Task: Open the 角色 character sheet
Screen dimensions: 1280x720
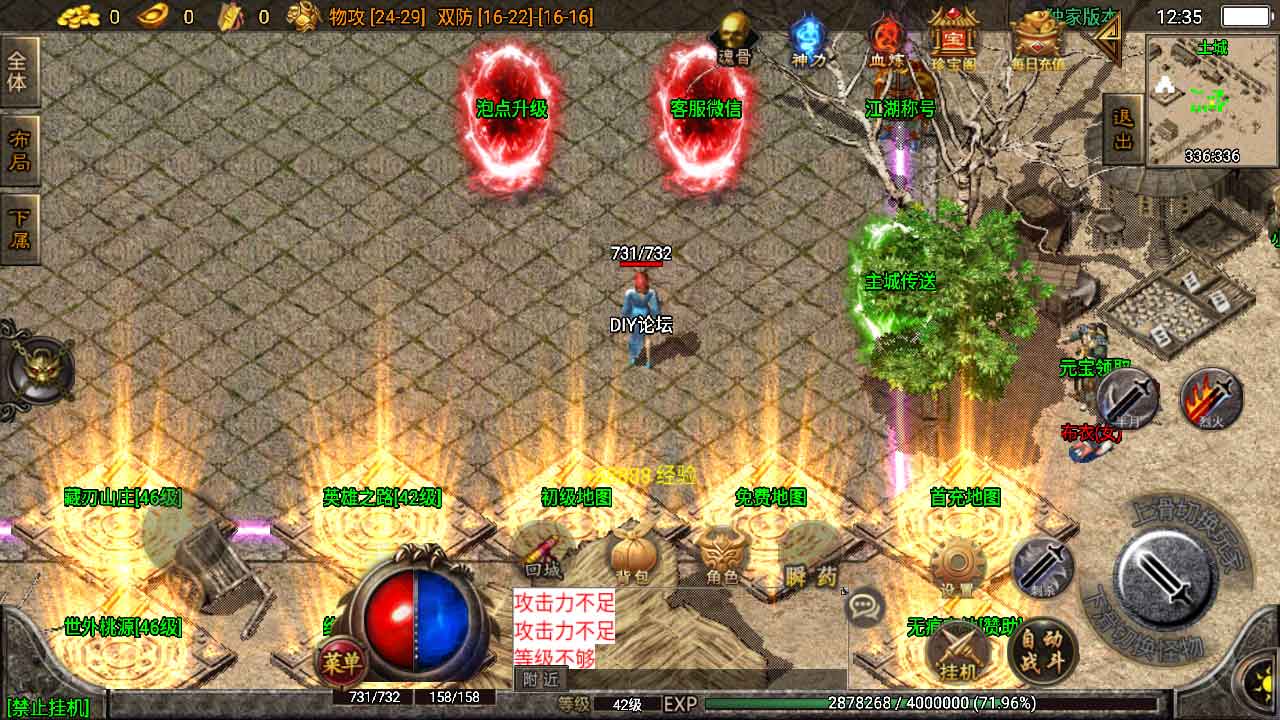Action: pos(722,557)
